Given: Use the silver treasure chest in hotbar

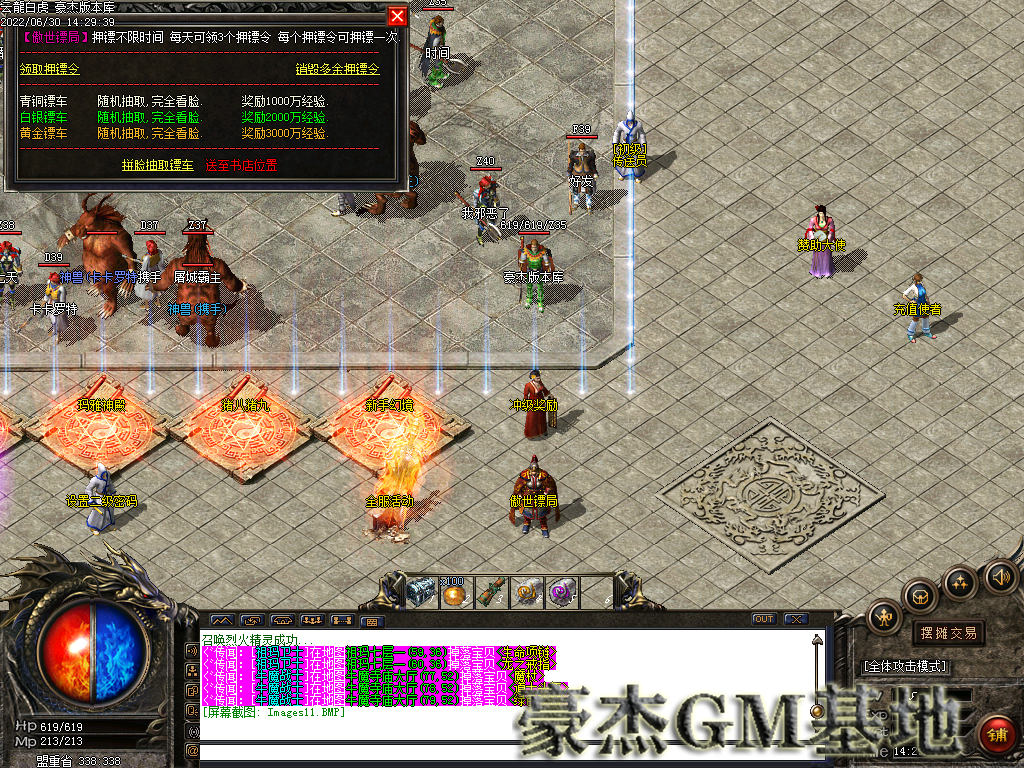Looking at the screenshot, I should [421, 592].
